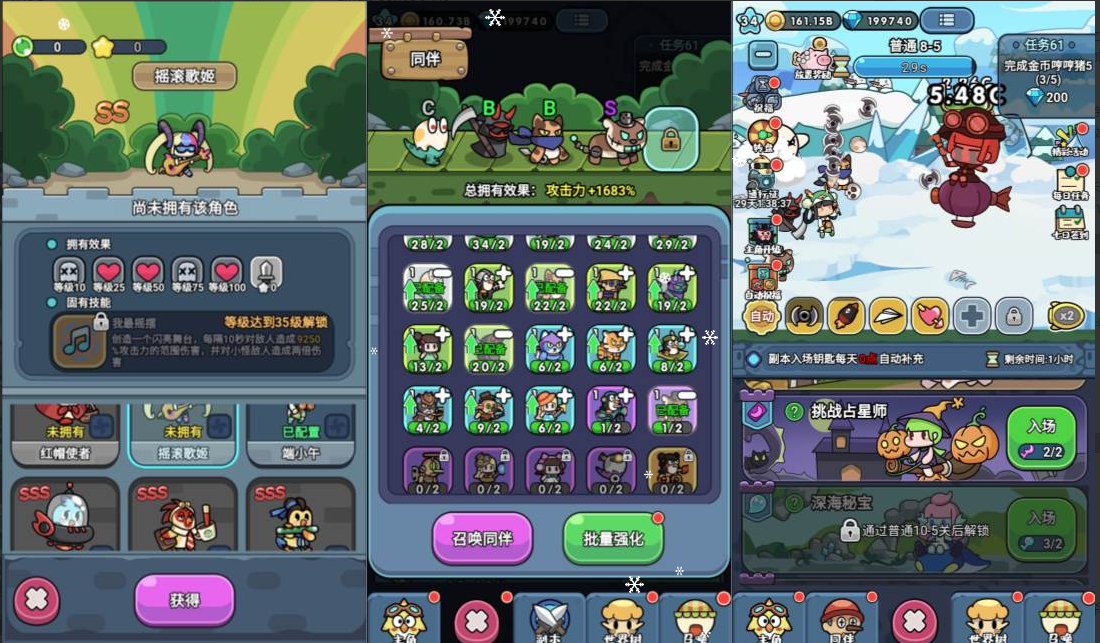Choose the 端小午 character tile

(x=300, y=435)
